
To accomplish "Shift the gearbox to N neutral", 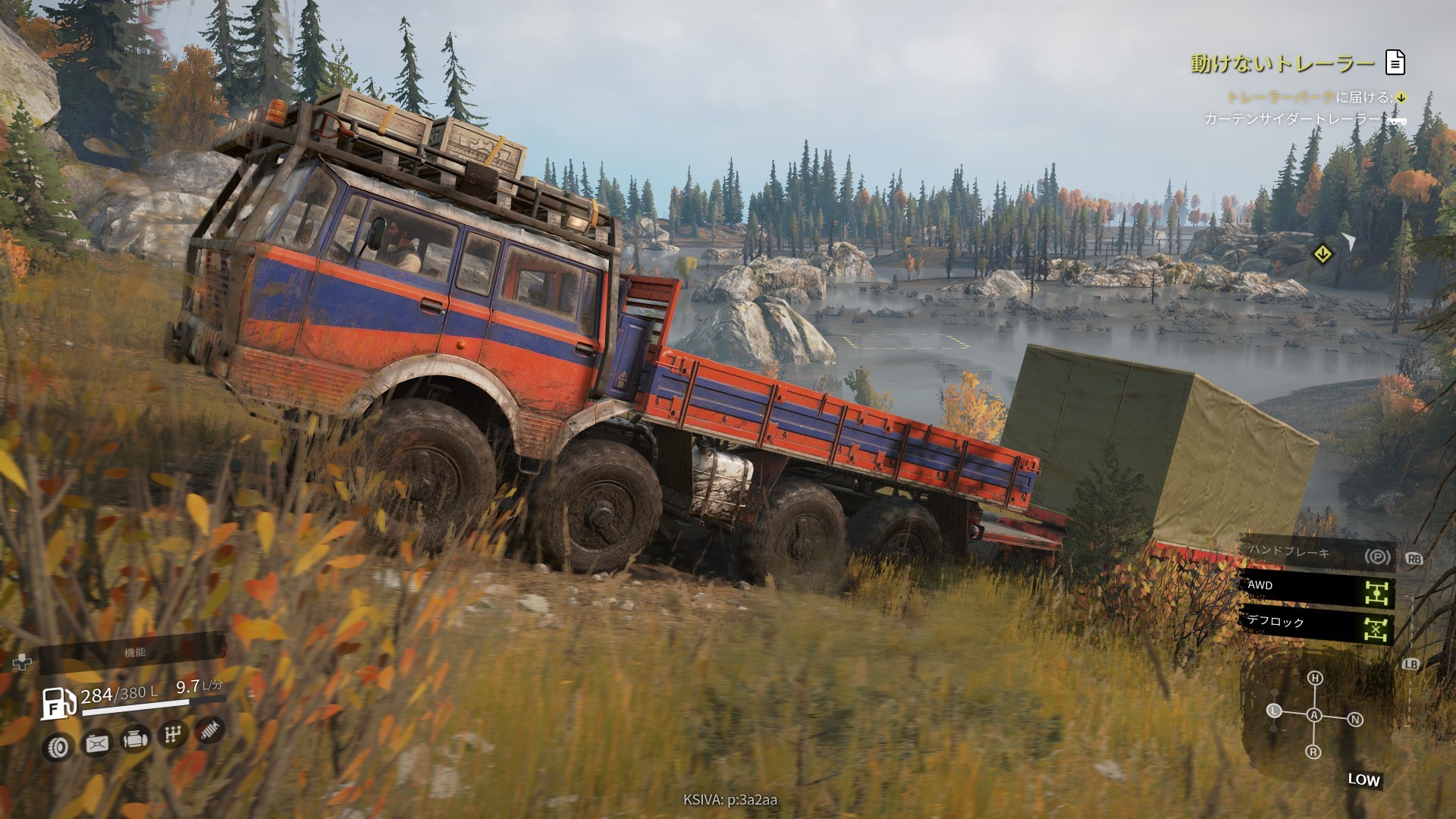I will click(1355, 720).
